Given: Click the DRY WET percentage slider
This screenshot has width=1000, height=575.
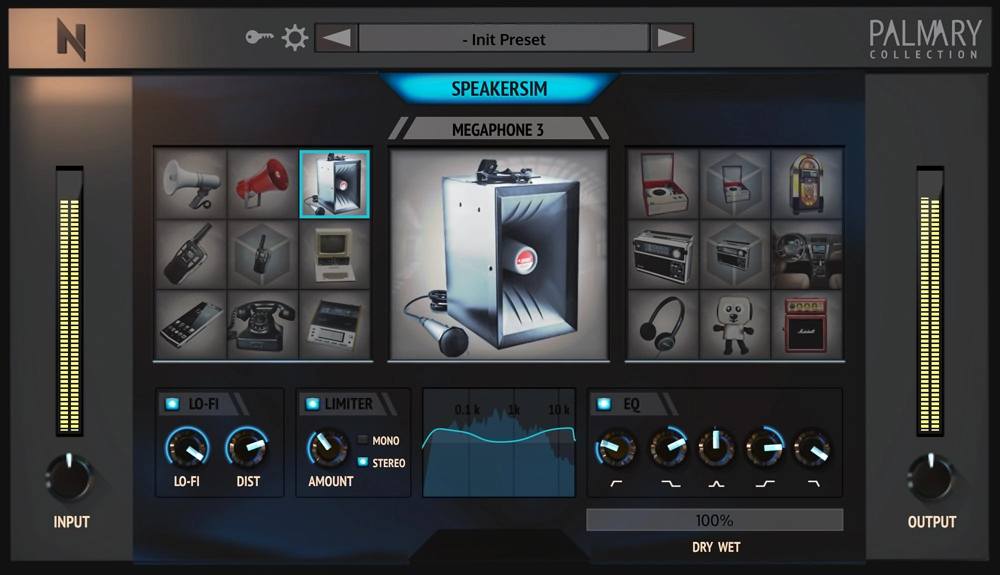Looking at the screenshot, I should tap(714, 520).
